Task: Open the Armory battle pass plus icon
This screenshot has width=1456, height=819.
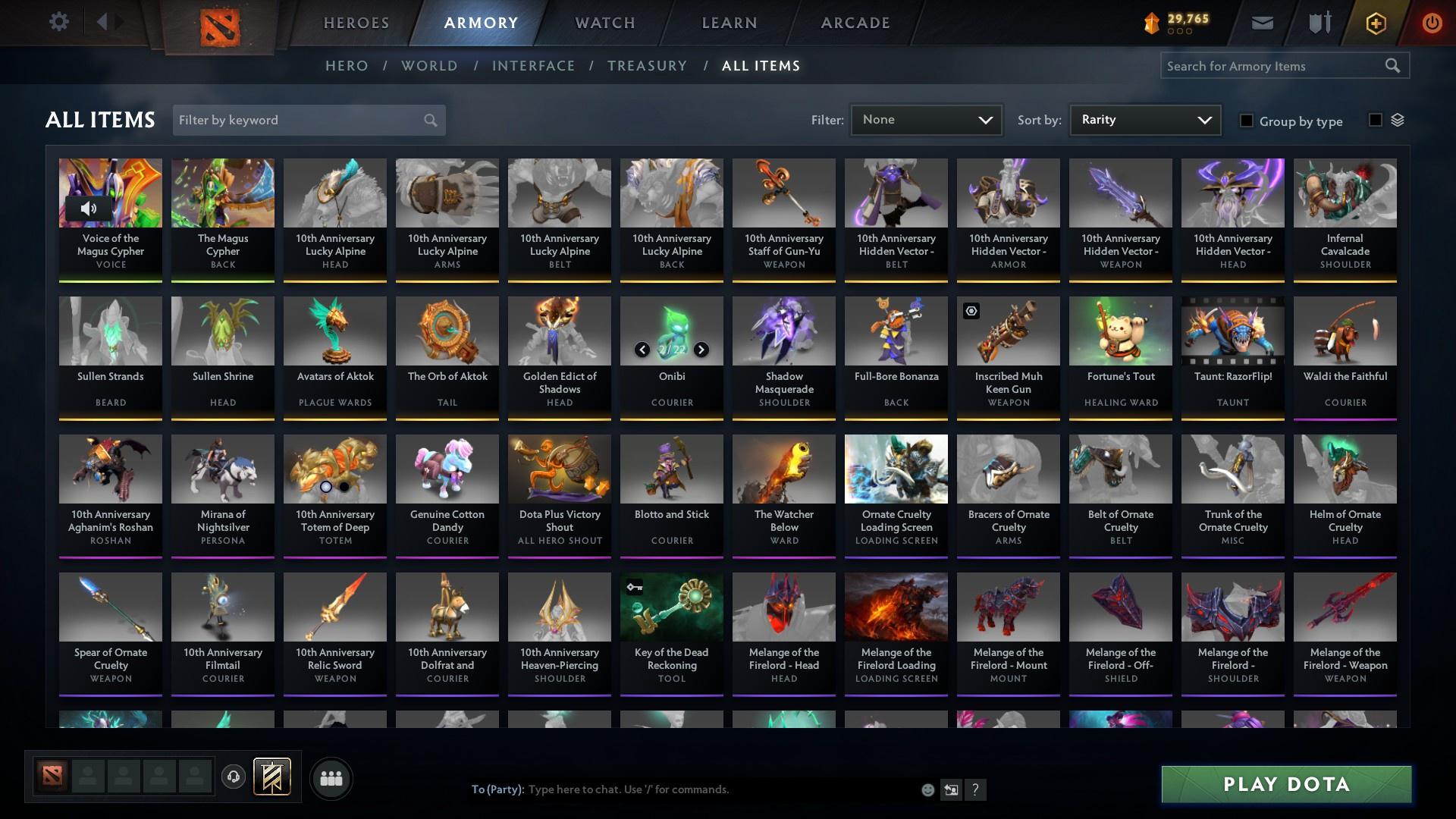Action: (1375, 22)
